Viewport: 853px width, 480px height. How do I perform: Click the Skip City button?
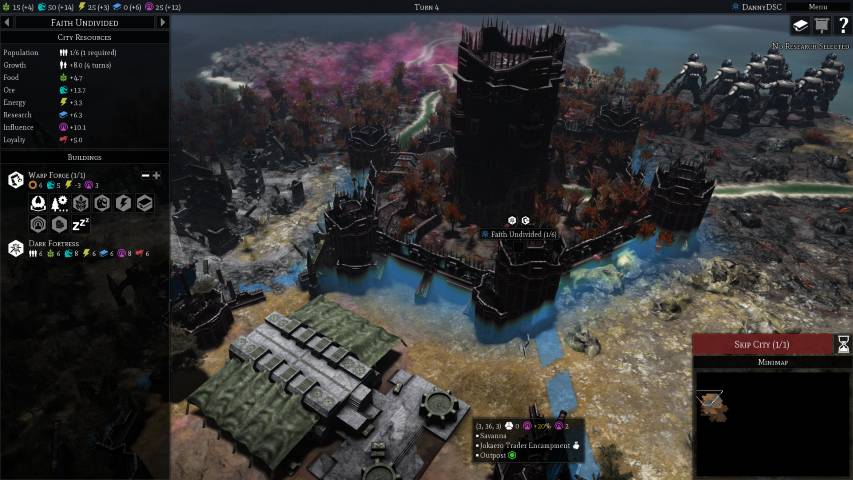762,344
